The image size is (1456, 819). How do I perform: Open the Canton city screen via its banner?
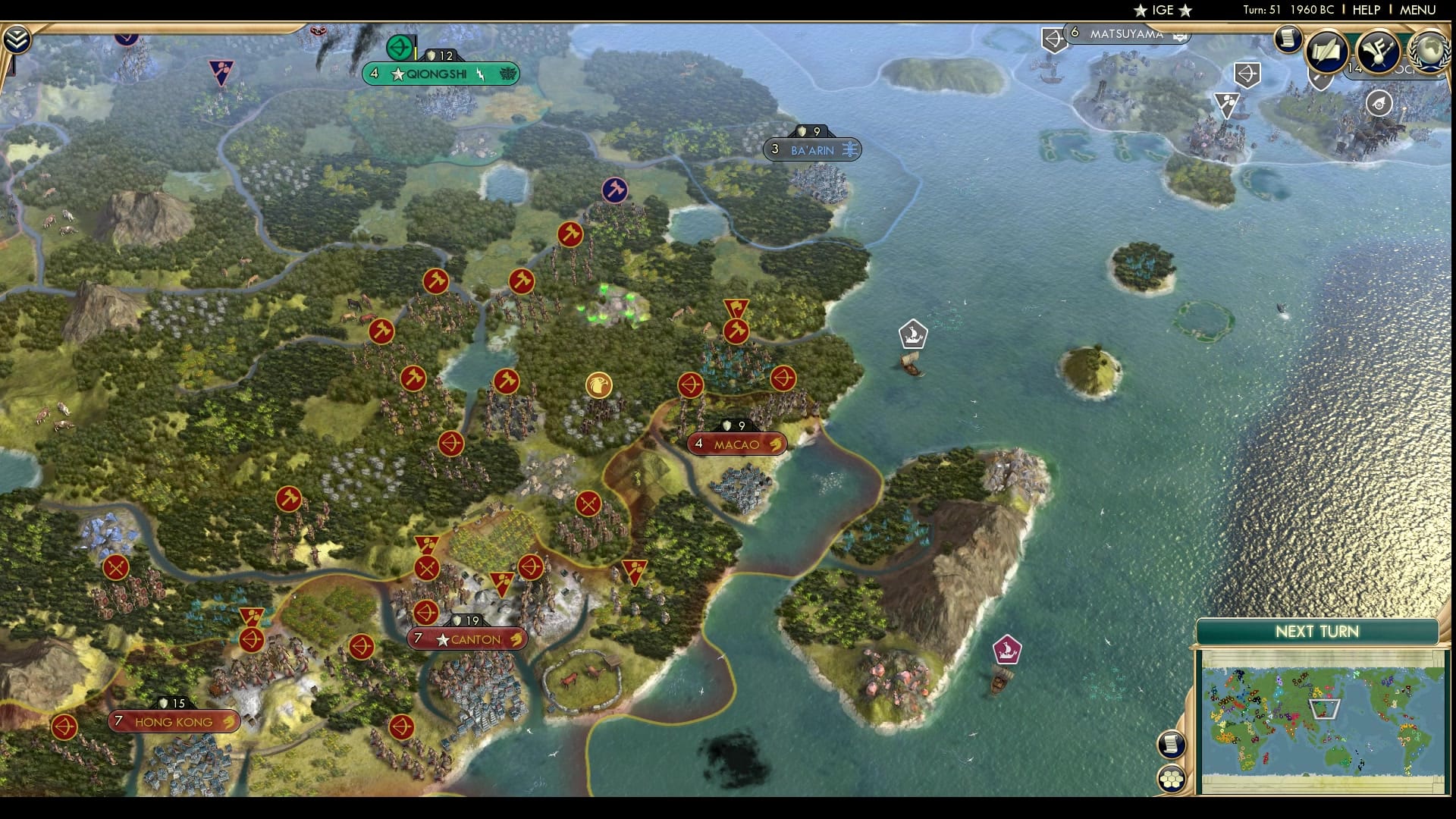pos(468,639)
